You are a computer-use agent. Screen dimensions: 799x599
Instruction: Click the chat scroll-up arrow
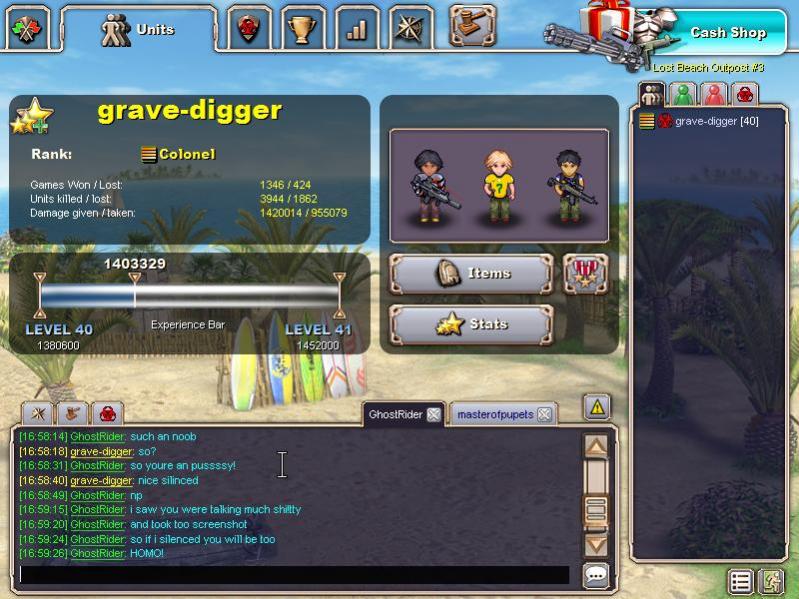point(596,447)
